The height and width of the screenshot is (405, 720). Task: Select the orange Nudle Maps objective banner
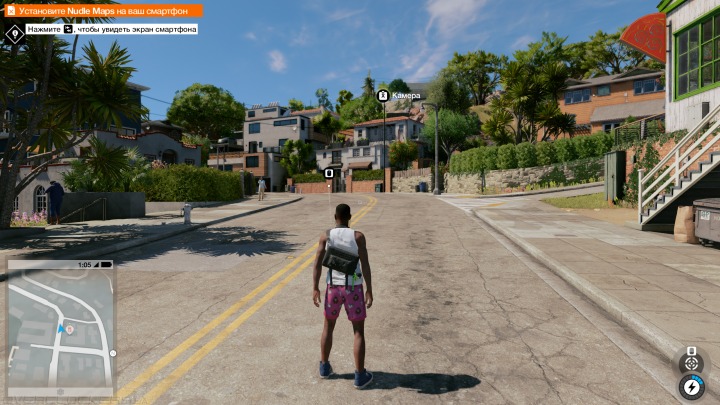(x=103, y=10)
